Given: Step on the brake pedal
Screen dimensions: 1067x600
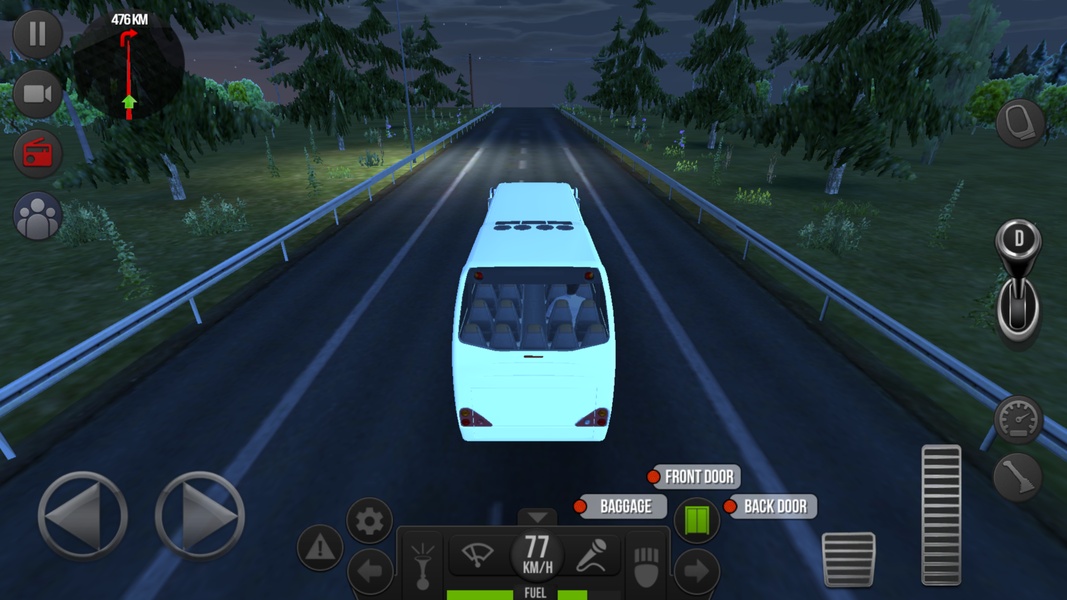Looking at the screenshot, I should [x=848, y=559].
